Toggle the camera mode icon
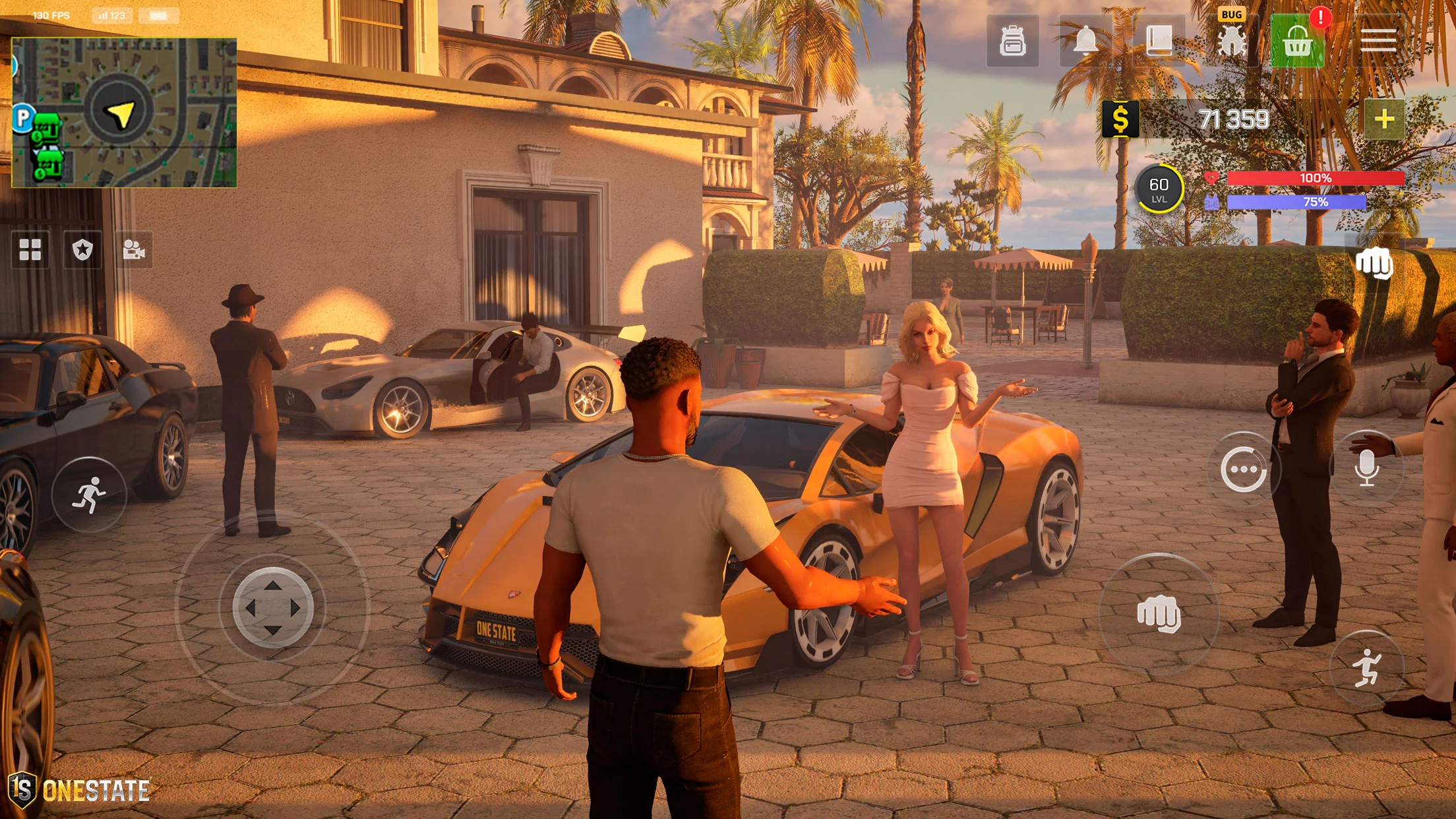This screenshot has height=819, width=1456. [134, 250]
